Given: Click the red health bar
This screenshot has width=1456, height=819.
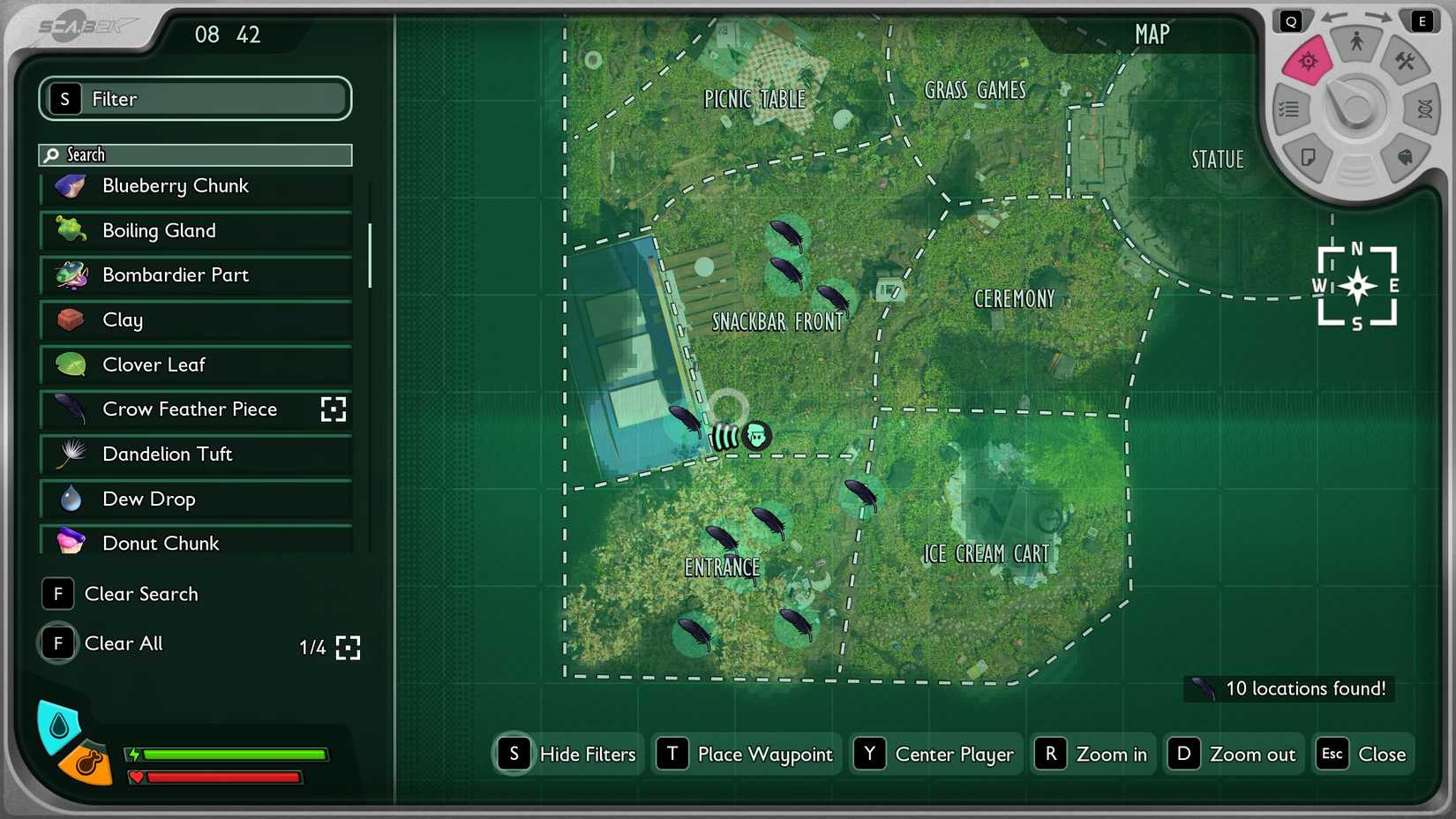Looking at the screenshot, I should pos(221,778).
